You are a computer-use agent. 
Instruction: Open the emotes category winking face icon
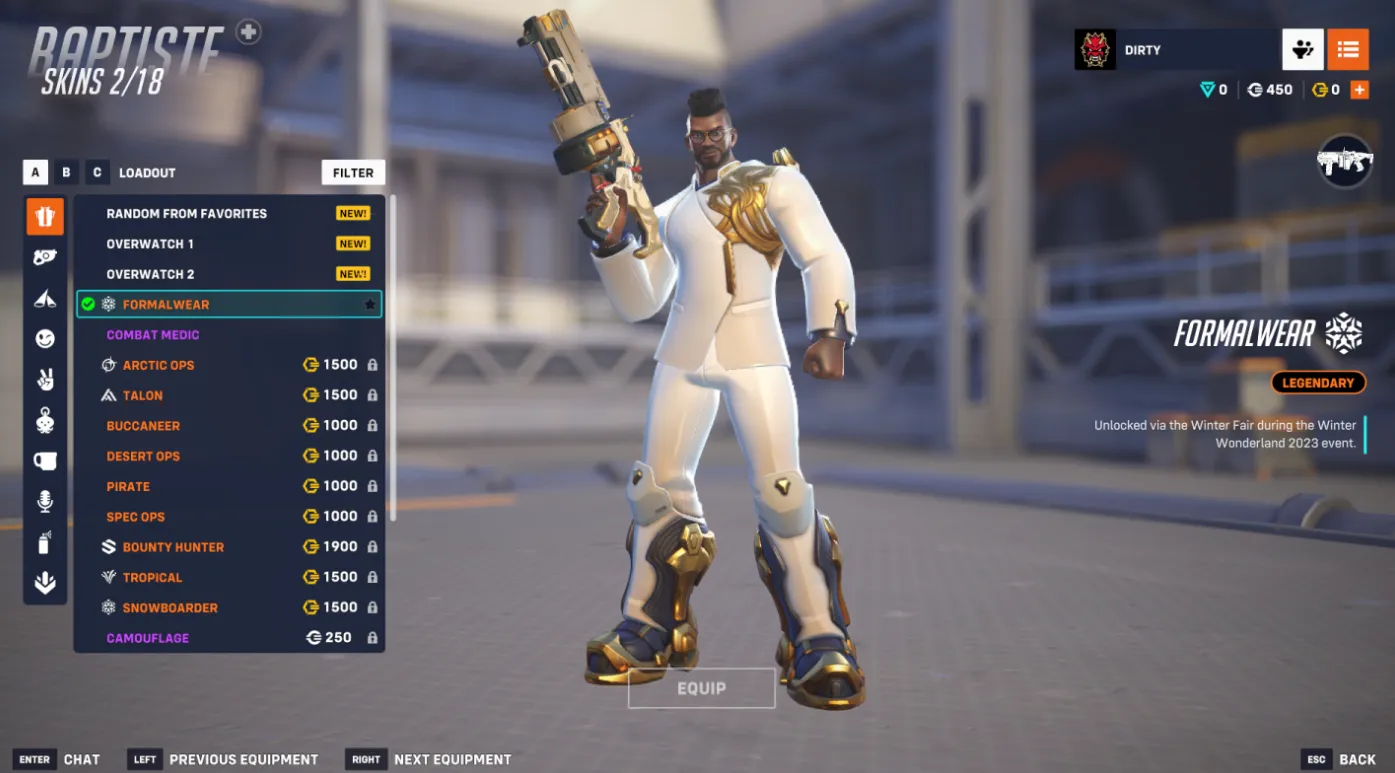(44, 338)
